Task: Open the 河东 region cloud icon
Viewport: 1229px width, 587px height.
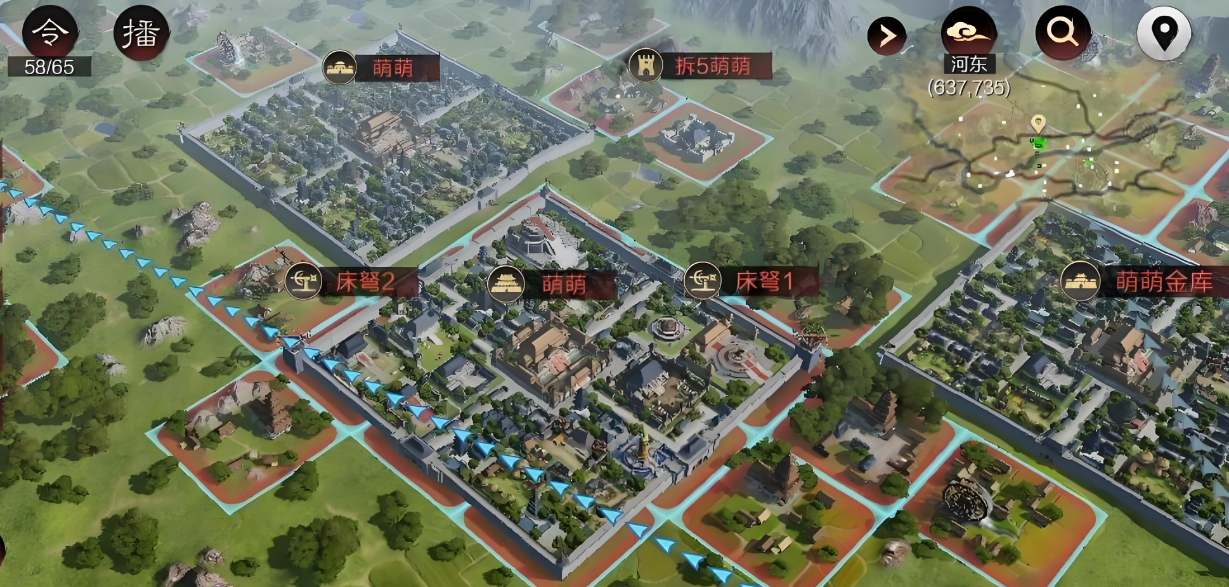Action: click(x=968, y=34)
